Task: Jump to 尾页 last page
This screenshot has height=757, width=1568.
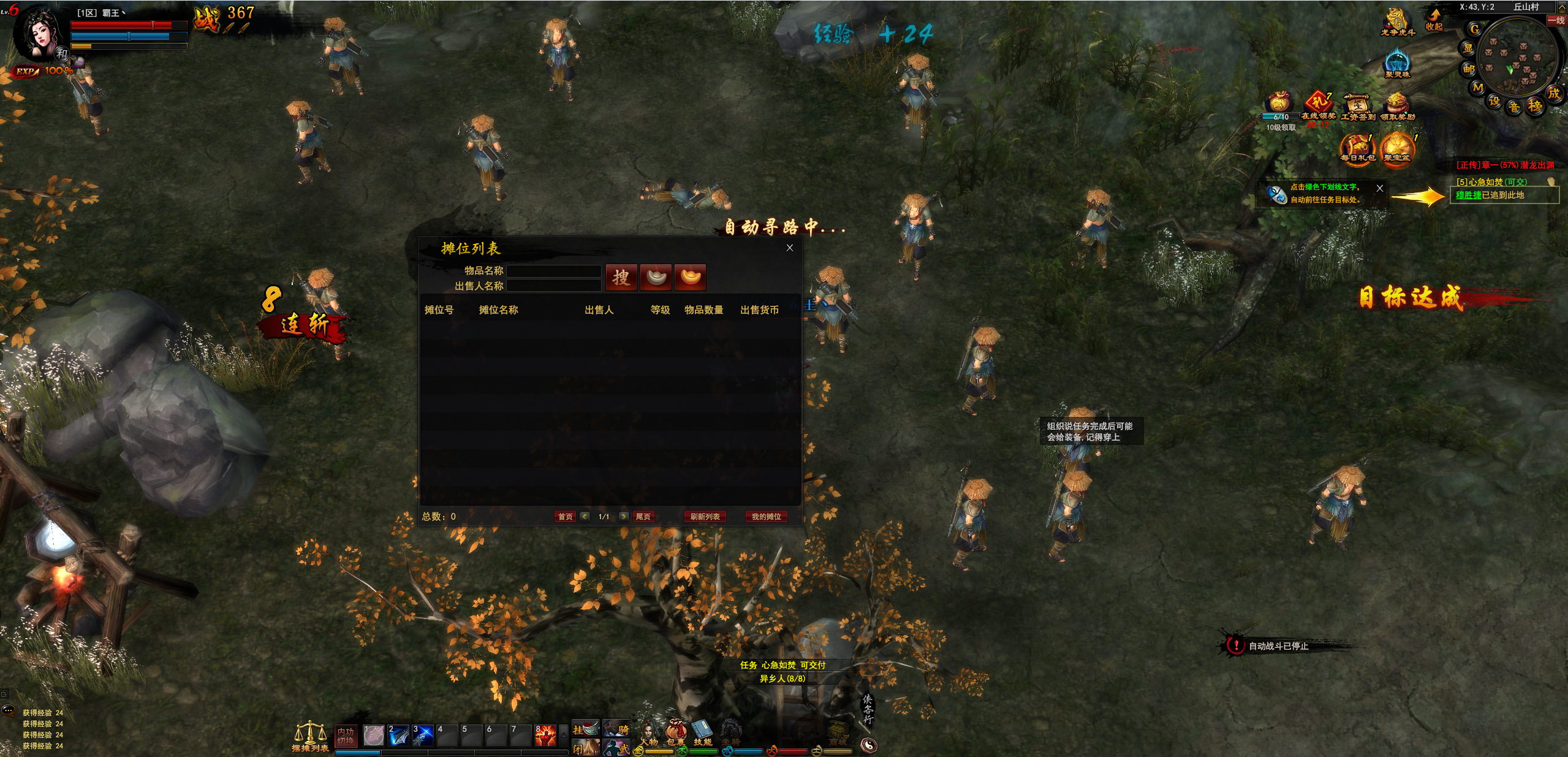Action: pyautogui.click(x=643, y=517)
